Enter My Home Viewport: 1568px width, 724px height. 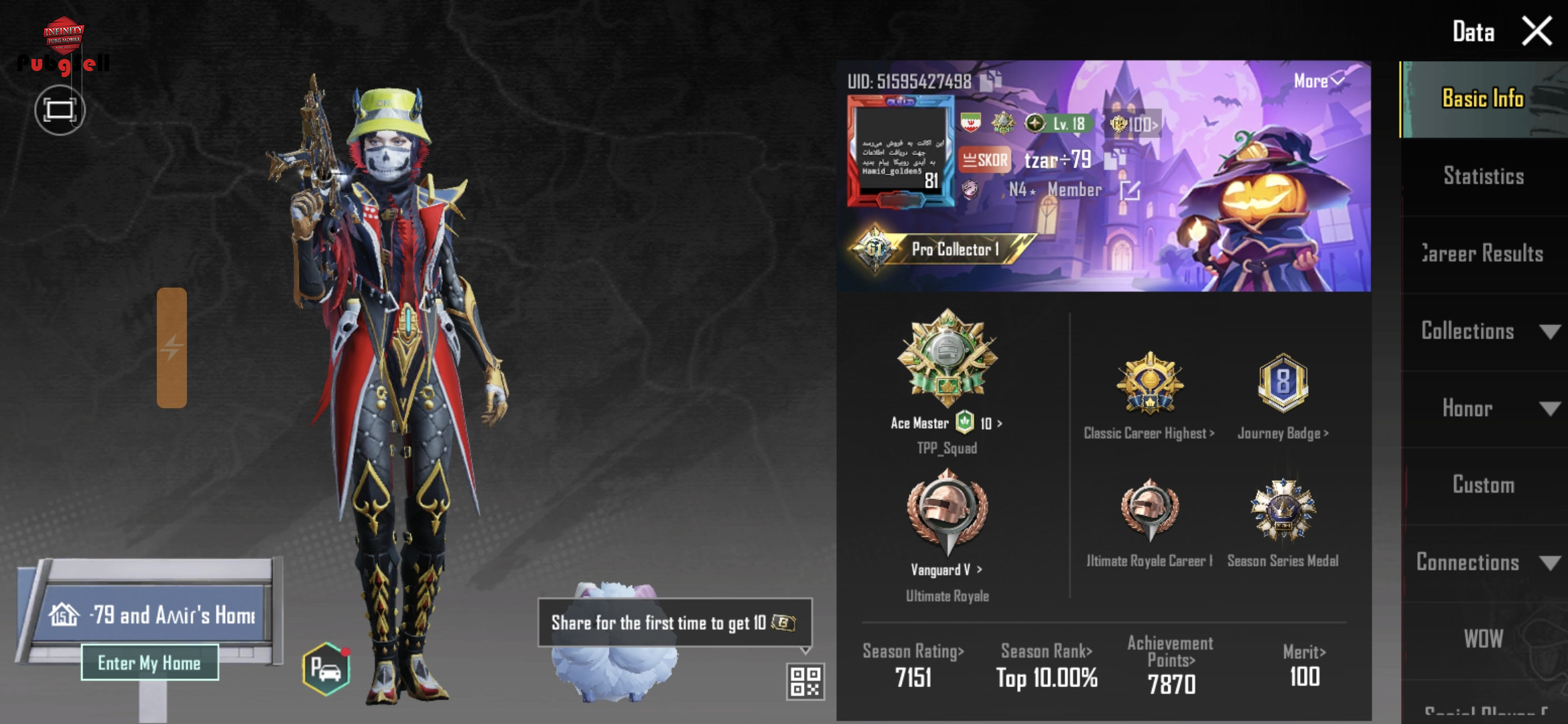[149, 663]
